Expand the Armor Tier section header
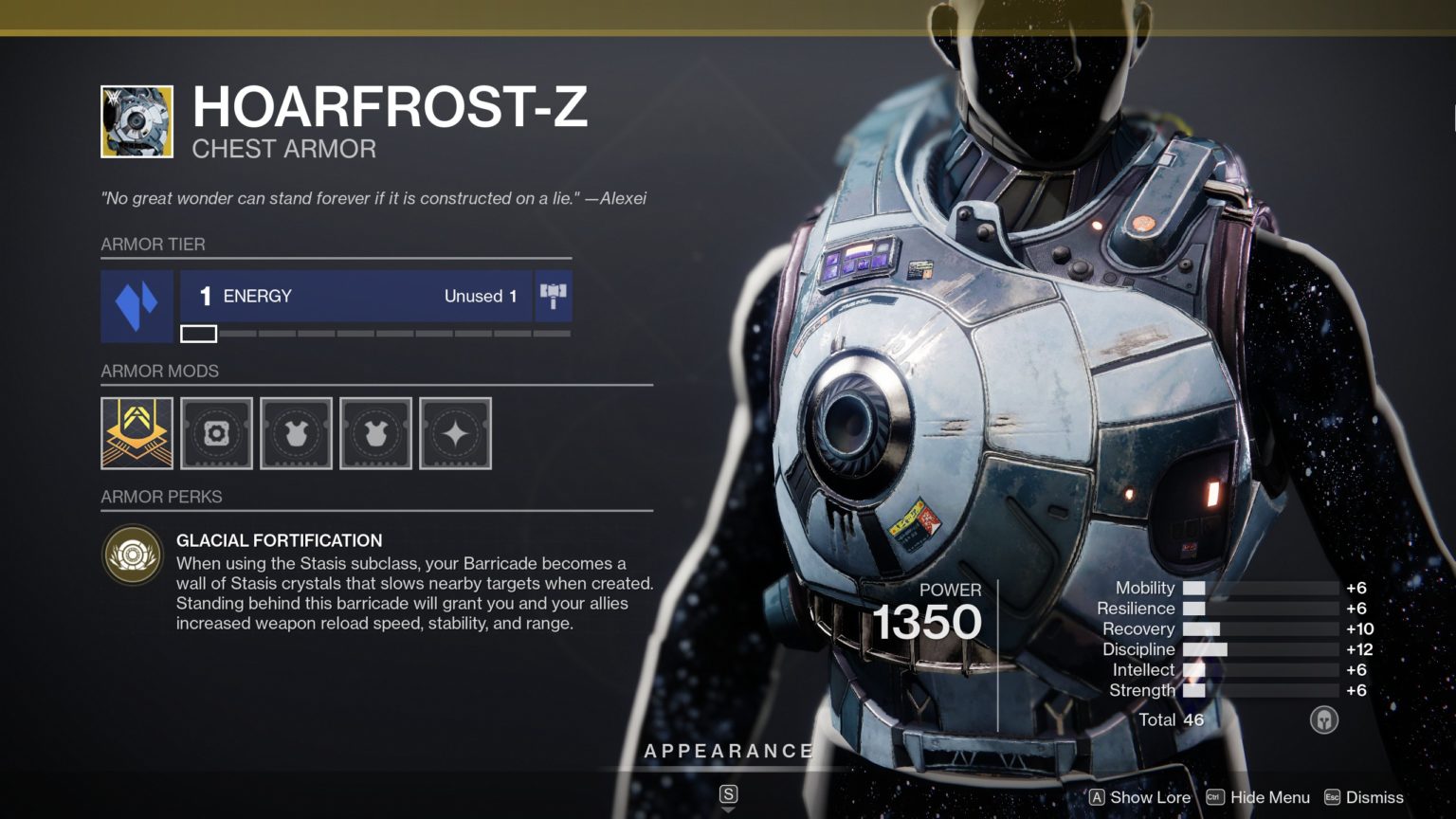The image size is (1456, 819). click(x=154, y=245)
